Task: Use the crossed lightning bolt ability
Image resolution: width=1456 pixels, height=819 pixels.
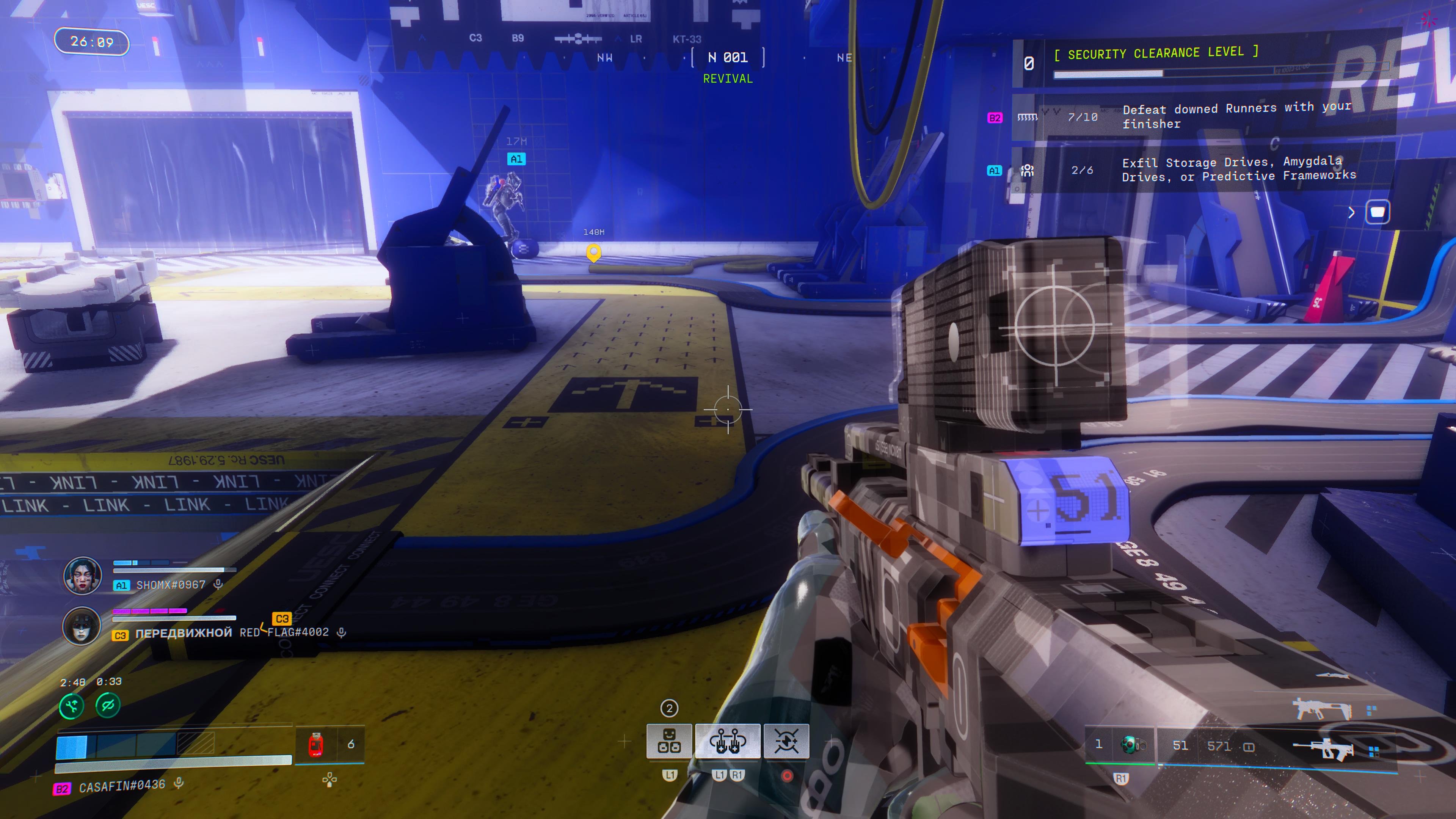Action: 786,741
